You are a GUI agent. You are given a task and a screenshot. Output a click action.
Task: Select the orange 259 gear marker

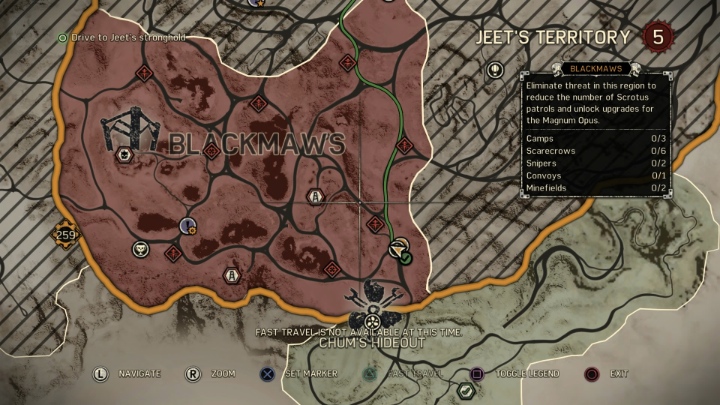click(67, 235)
